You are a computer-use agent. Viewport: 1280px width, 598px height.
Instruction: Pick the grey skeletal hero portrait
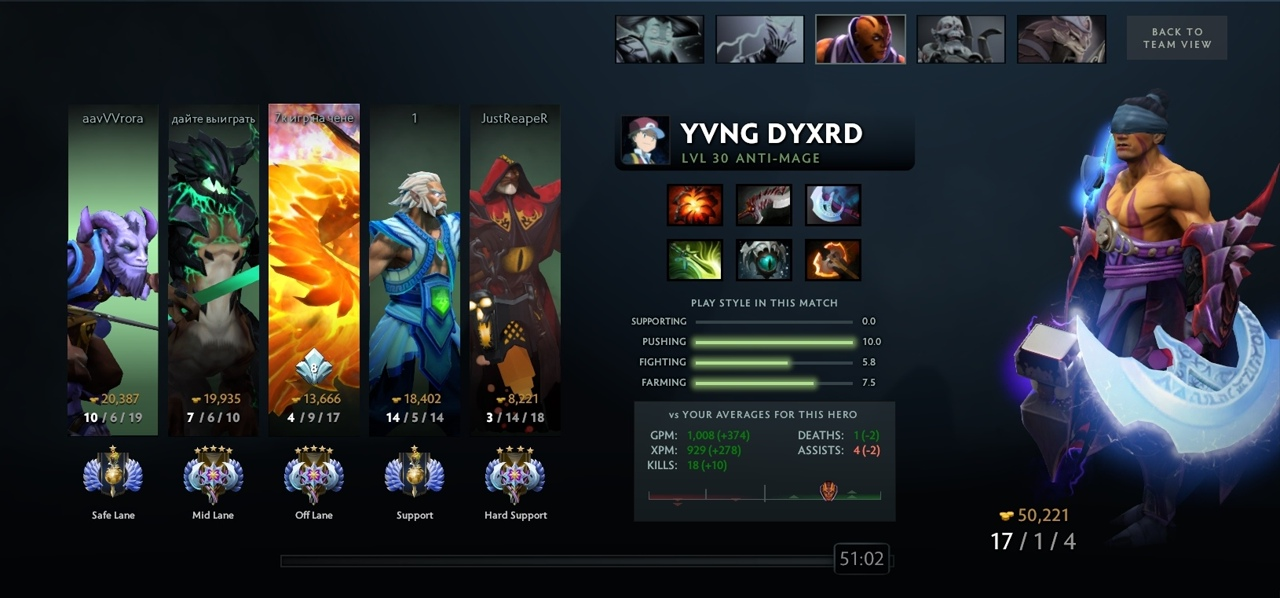961,39
